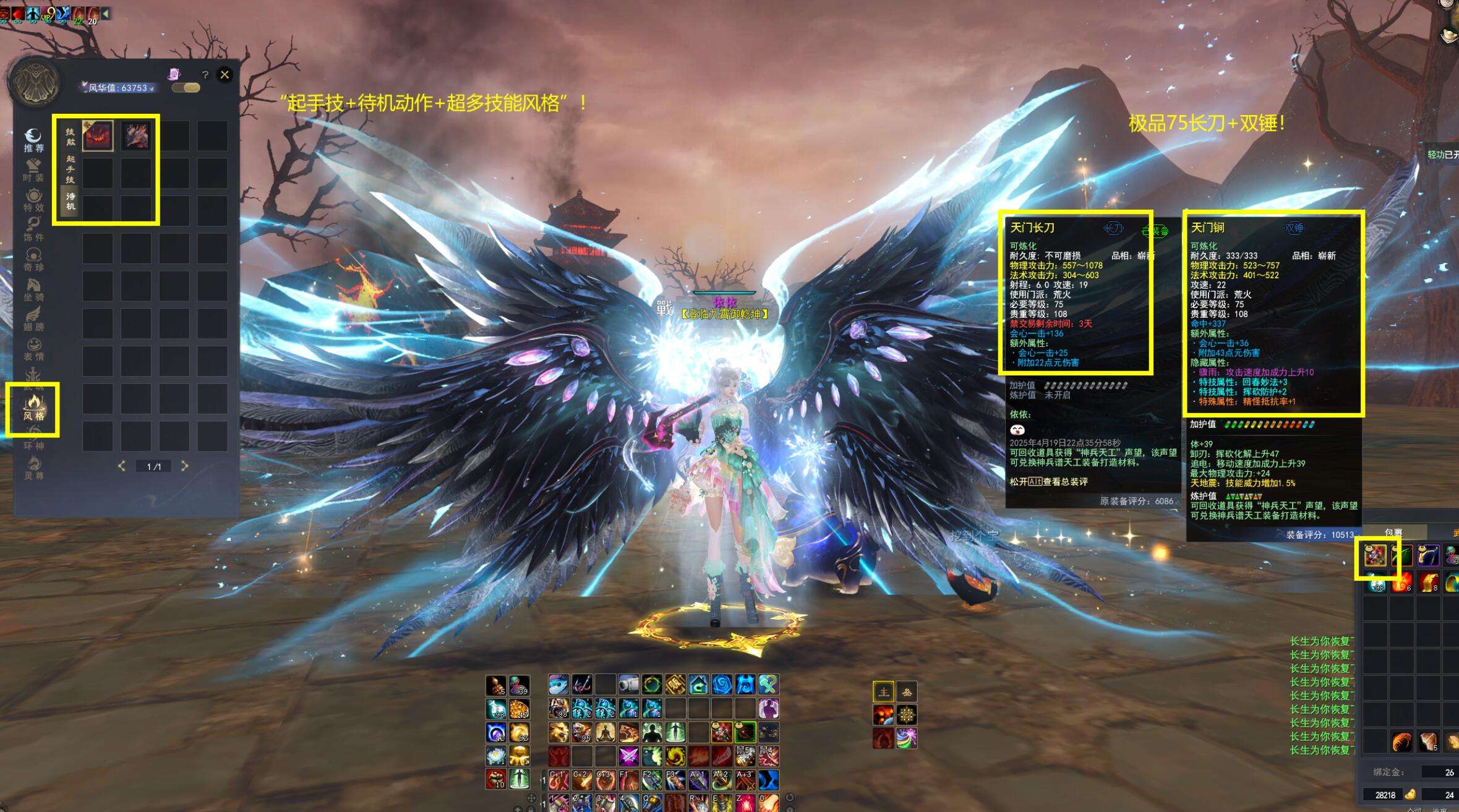
Task: Switch to the 表情 emote category
Action: tap(33, 349)
